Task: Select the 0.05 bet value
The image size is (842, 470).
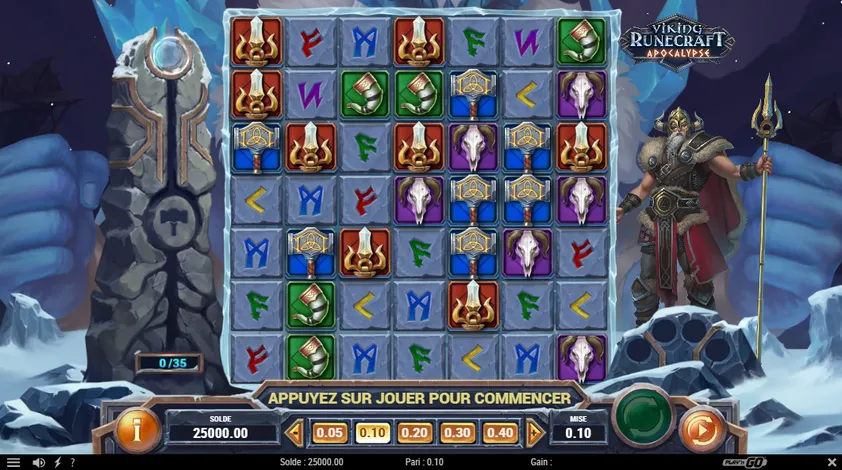Action: pos(329,433)
